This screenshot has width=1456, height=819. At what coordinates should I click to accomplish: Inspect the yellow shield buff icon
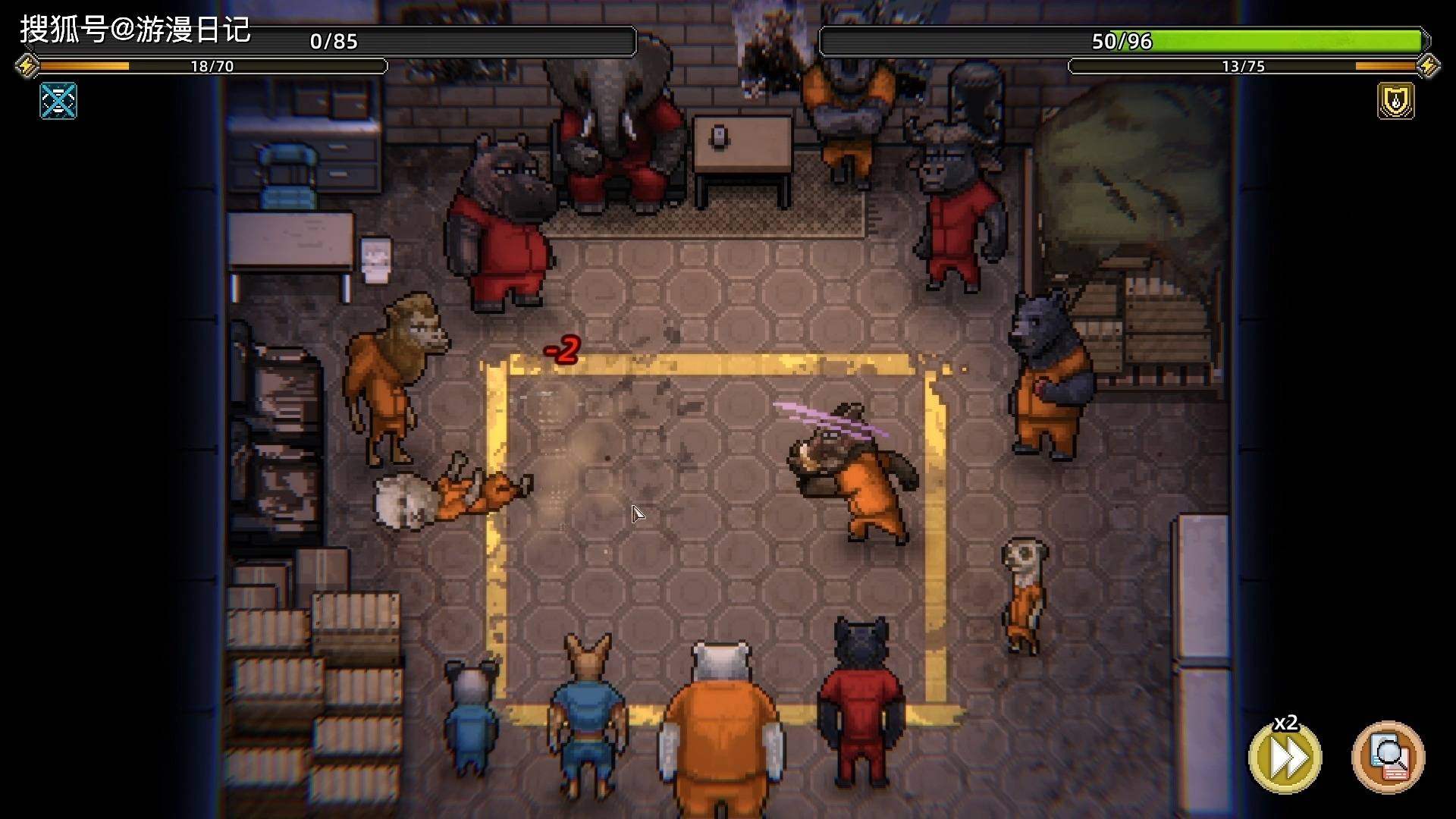tap(1395, 101)
